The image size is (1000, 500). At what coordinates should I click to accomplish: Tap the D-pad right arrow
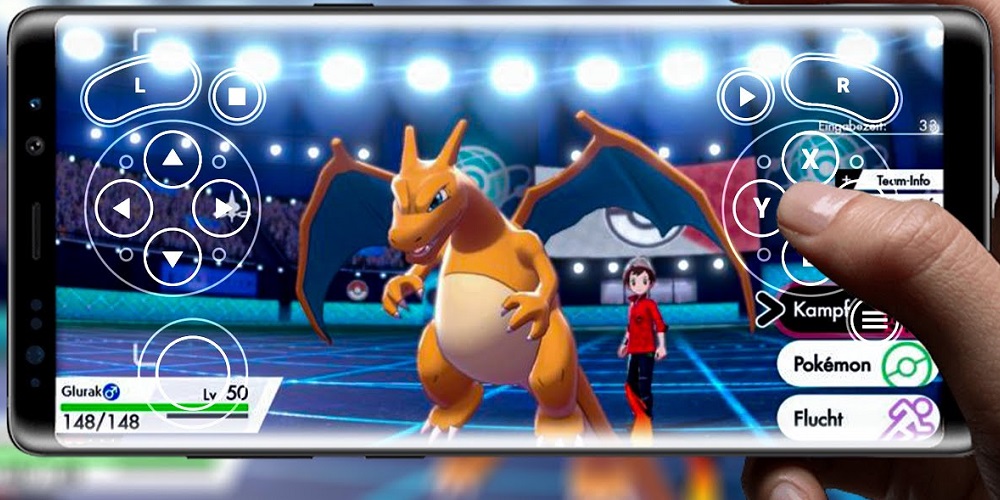[x=222, y=209]
